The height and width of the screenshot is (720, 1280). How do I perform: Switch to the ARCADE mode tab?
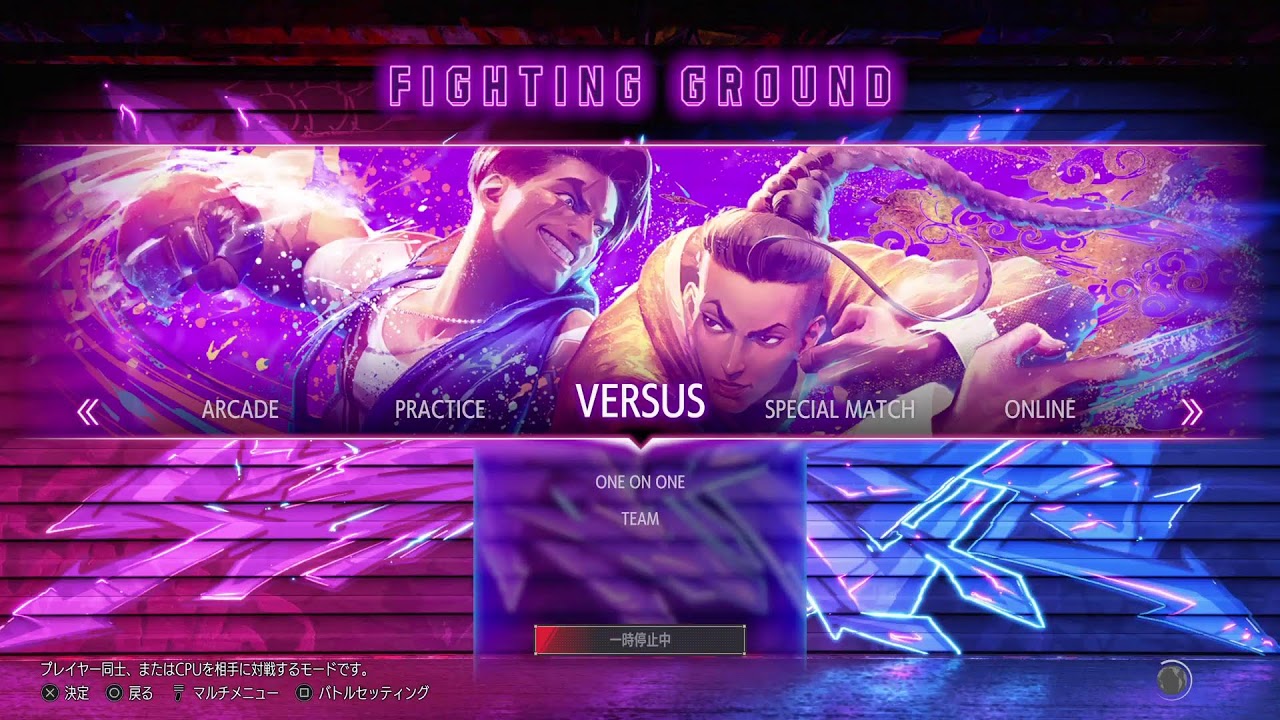pos(240,409)
